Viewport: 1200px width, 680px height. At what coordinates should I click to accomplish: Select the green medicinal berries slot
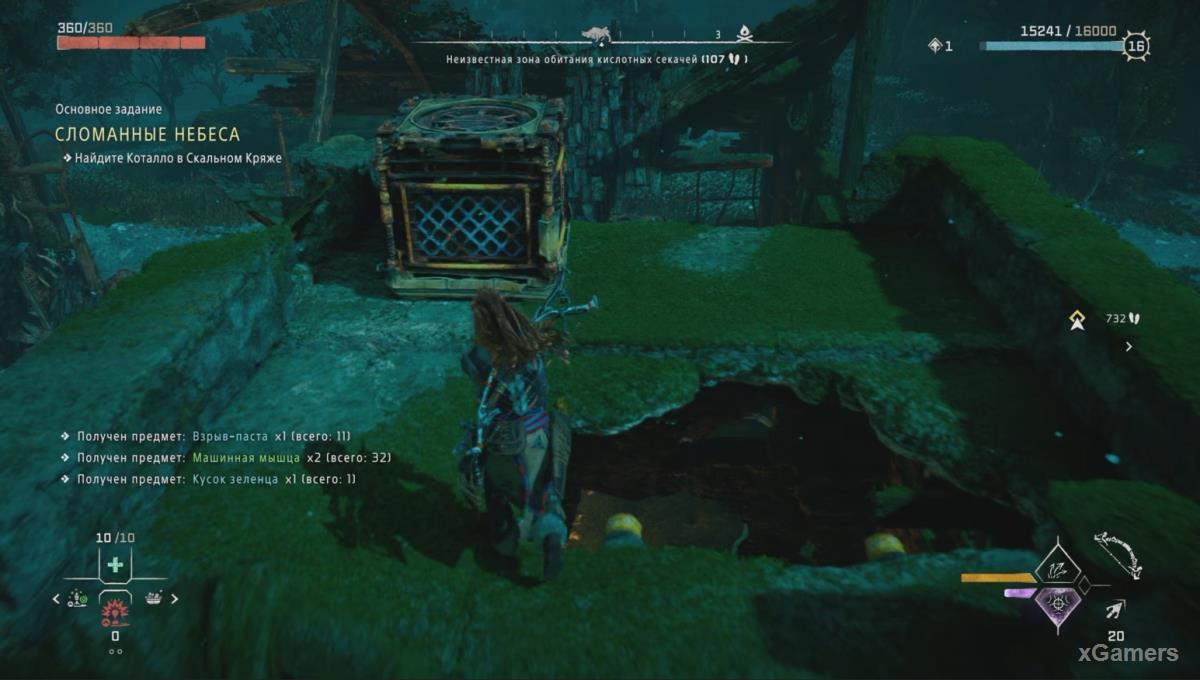pos(115,565)
